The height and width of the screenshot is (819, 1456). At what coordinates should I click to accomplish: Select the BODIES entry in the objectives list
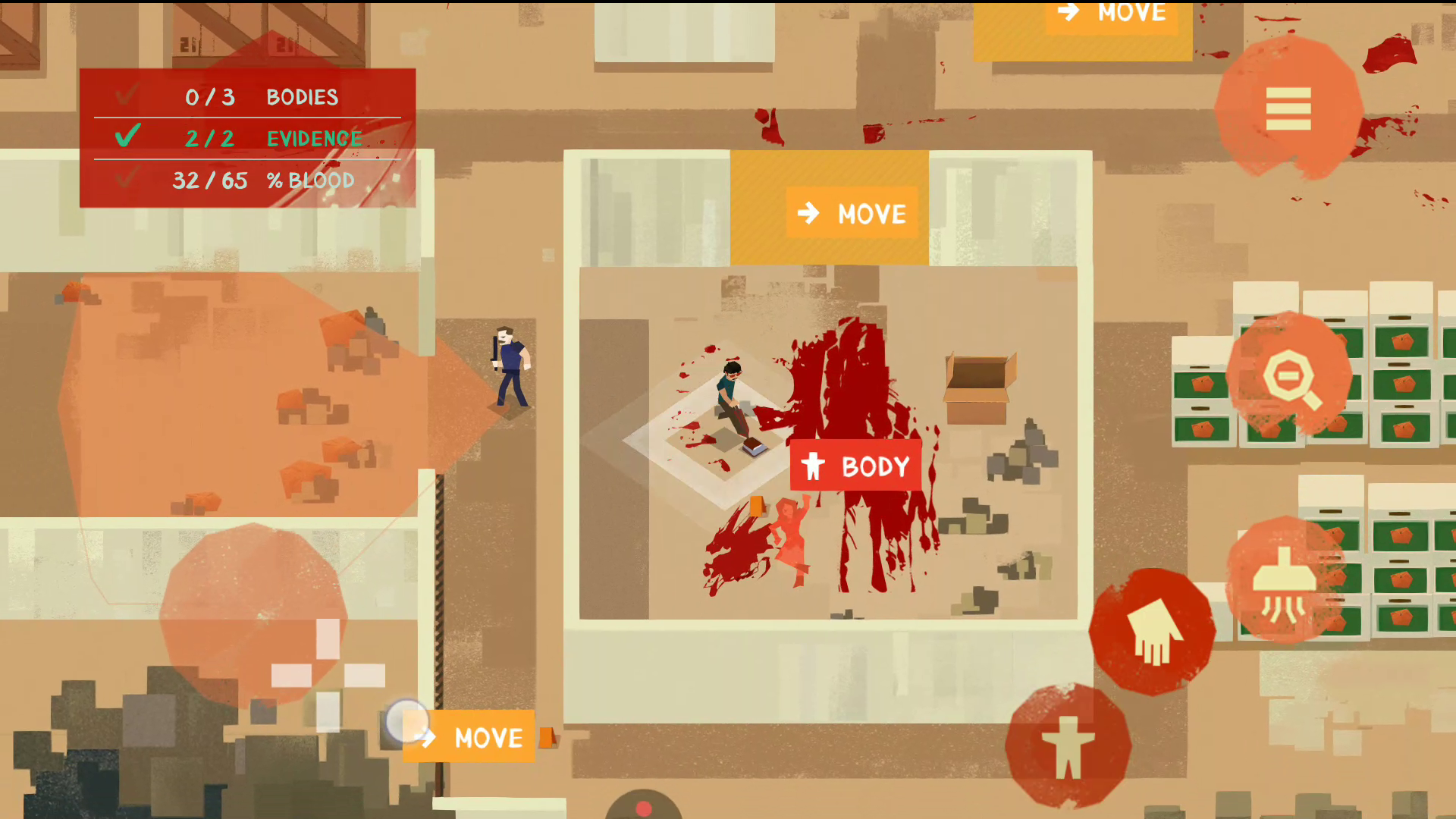tap(300, 96)
